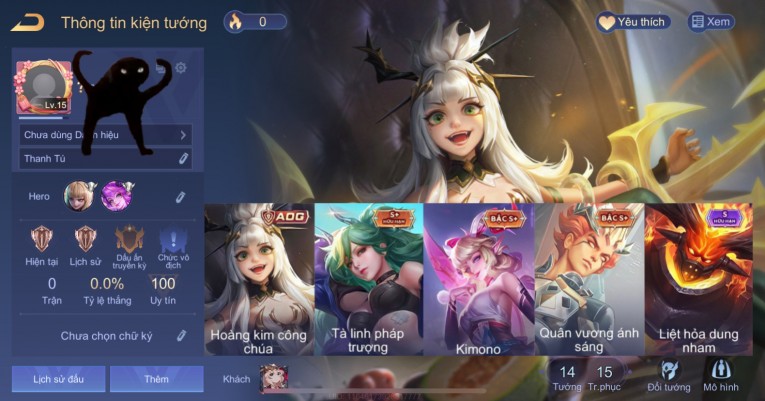The height and width of the screenshot is (401, 765).
Task: Open the Chưa dùng Danh hiệu title row
Action: tap(105, 134)
